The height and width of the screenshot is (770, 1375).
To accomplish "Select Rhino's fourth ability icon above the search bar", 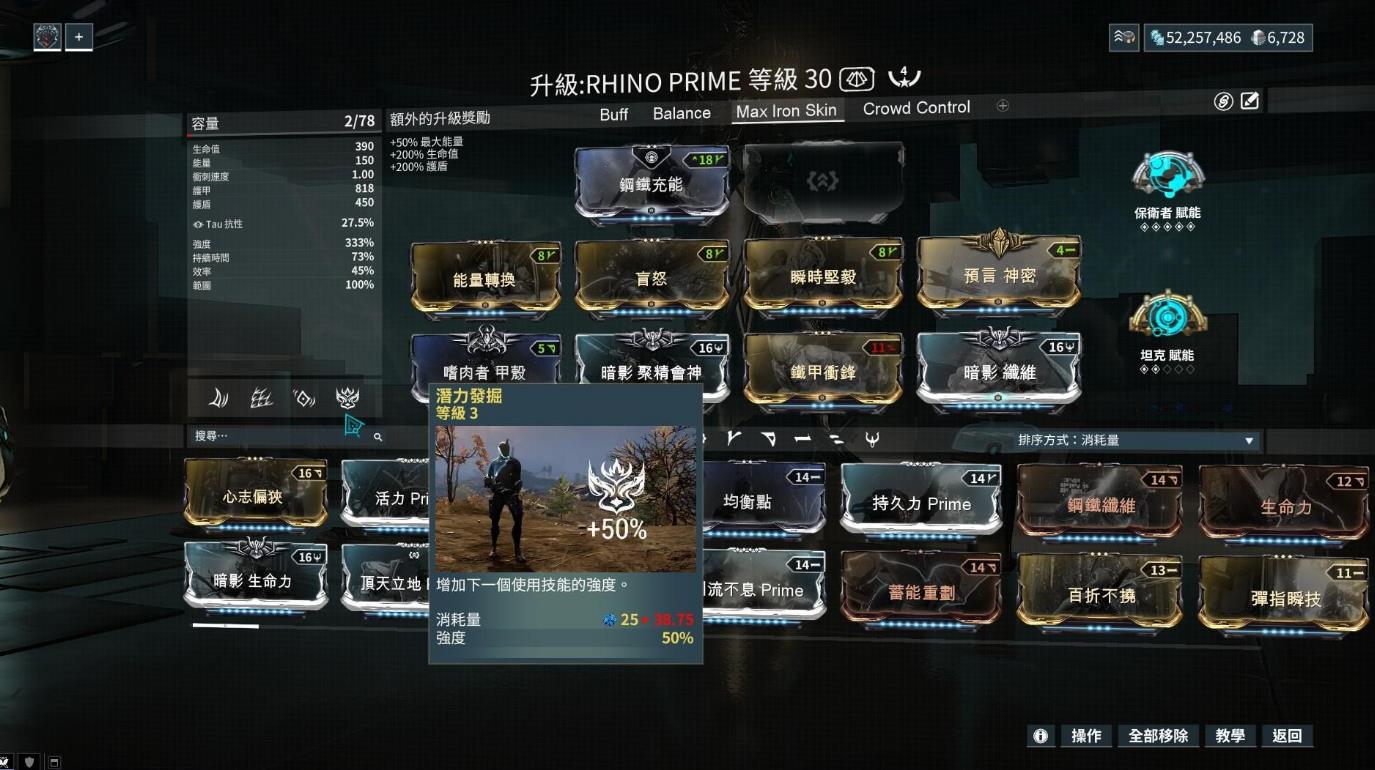I will click(x=348, y=397).
